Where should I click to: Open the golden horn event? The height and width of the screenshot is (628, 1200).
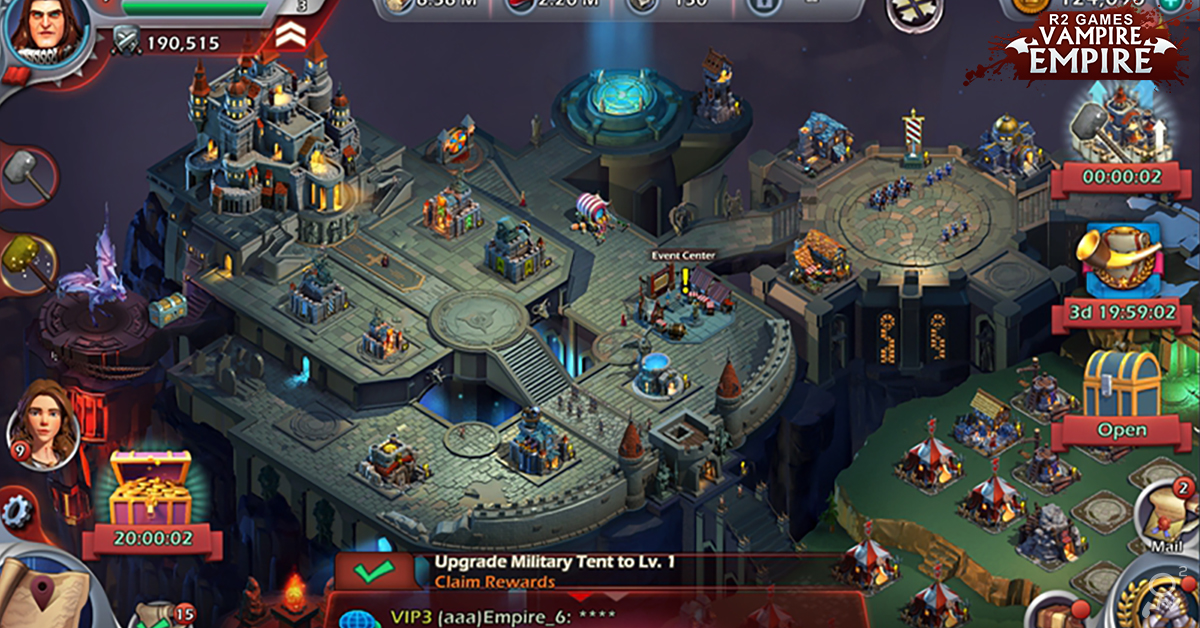tap(1122, 257)
